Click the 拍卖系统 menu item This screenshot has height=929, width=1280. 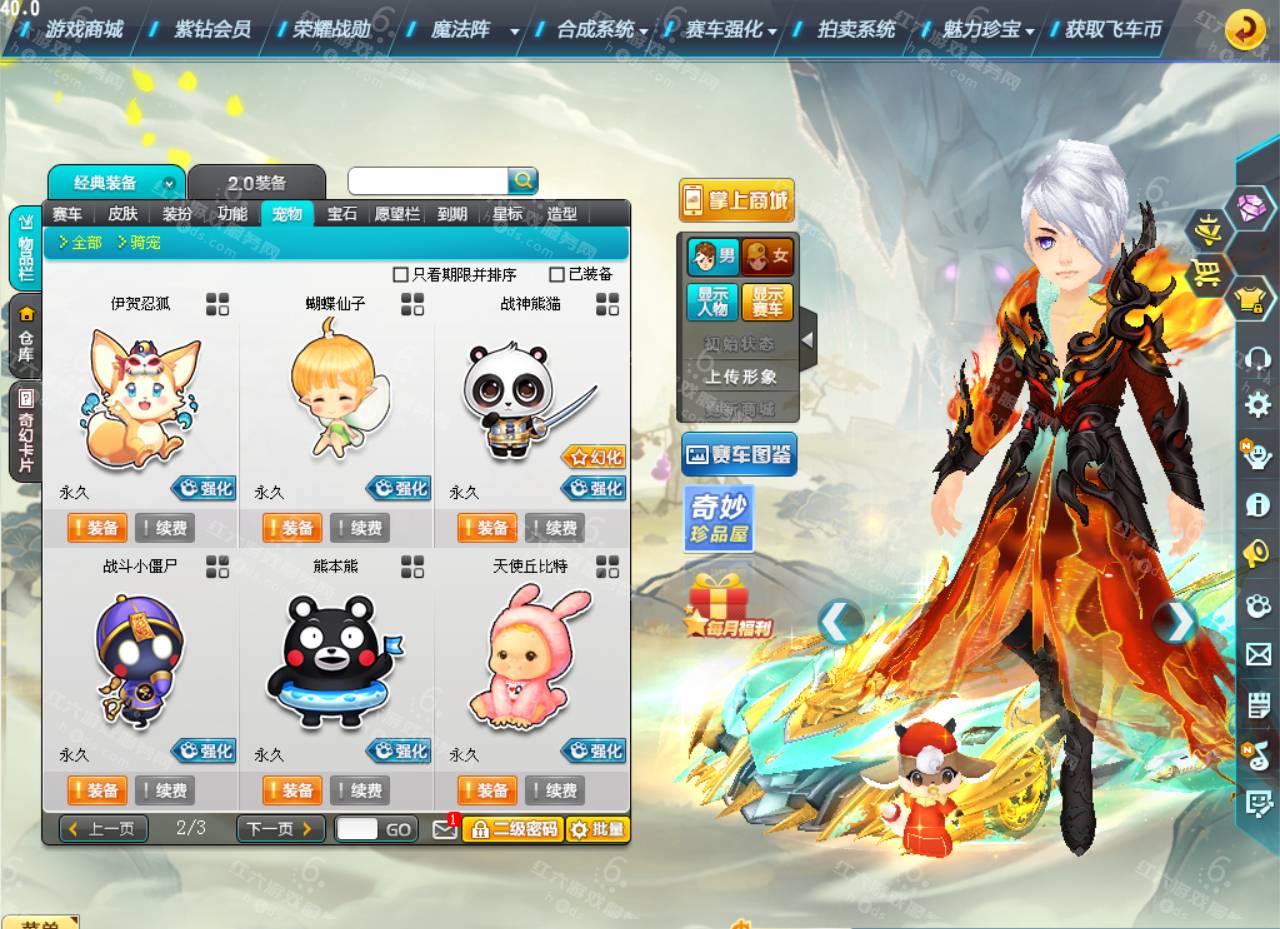tap(854, 30)
